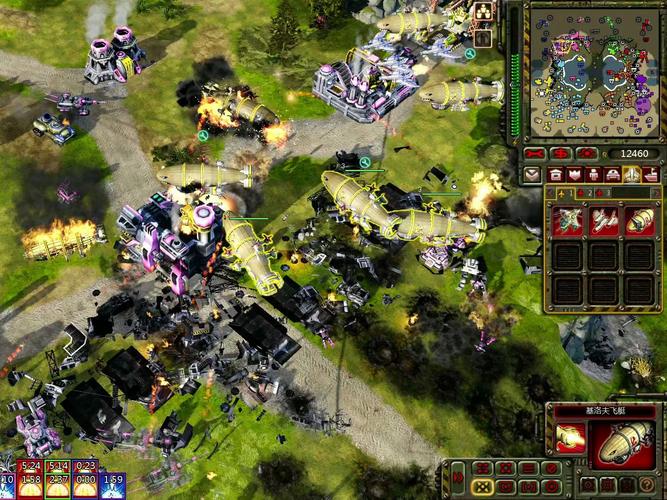The image size is (667, 500).
Task: Open the vehicles production tab
Action: tap(613, 175)
